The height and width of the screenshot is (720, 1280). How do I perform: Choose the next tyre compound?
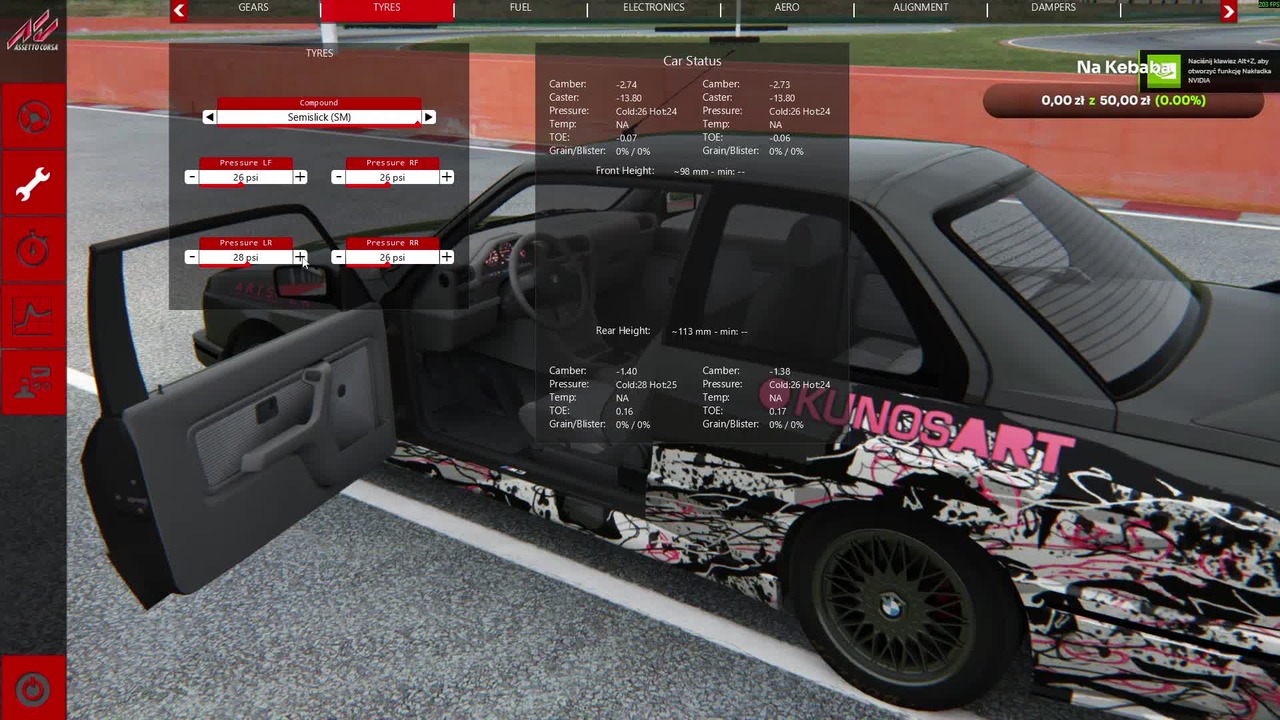tap(428, 117)
